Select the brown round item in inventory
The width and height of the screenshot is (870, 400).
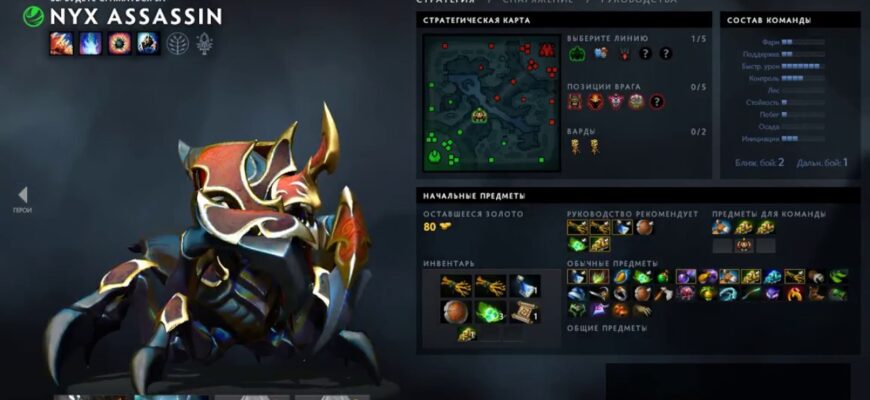[x=456, y=311]
